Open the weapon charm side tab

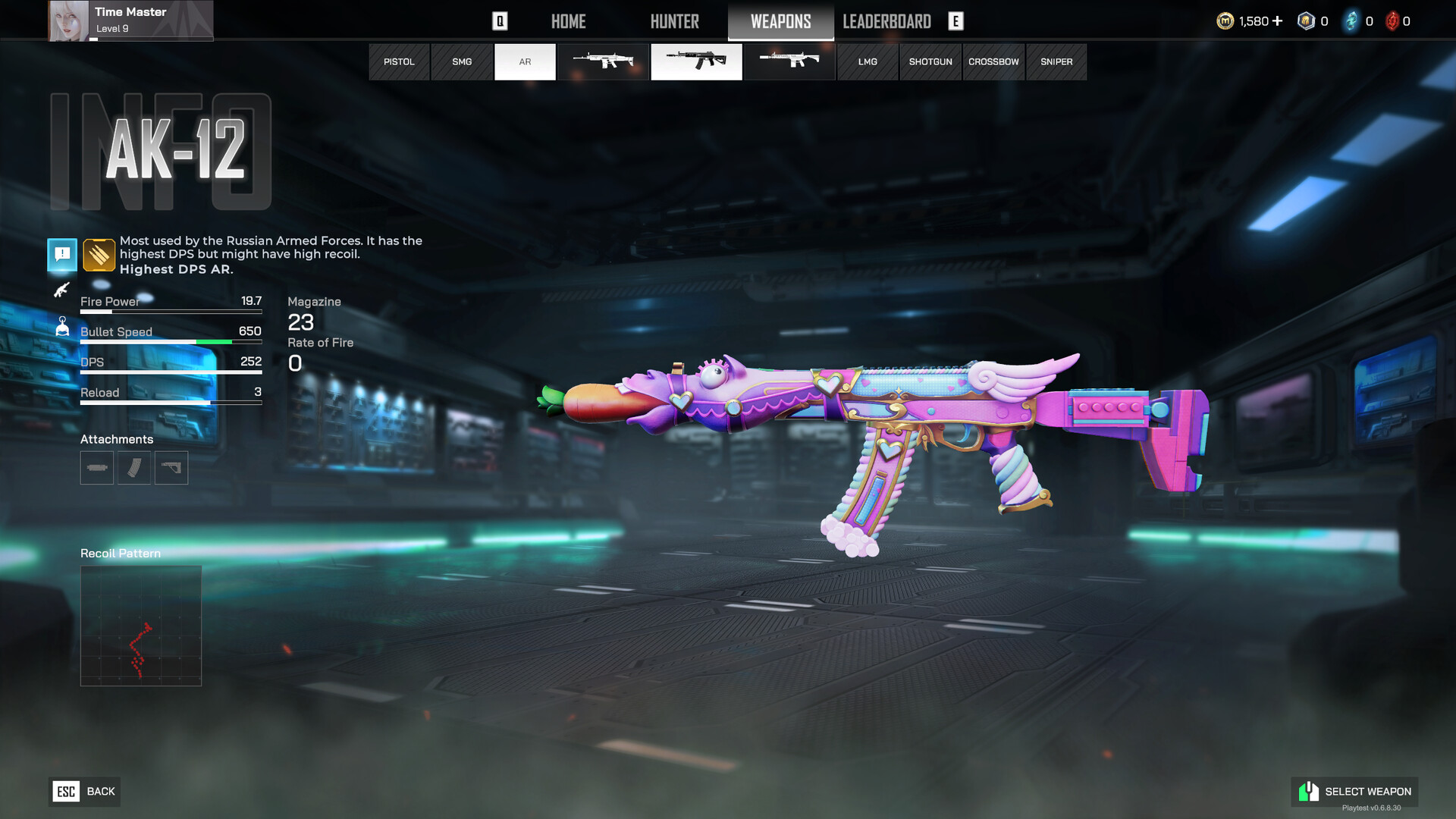tap(62, 327)
